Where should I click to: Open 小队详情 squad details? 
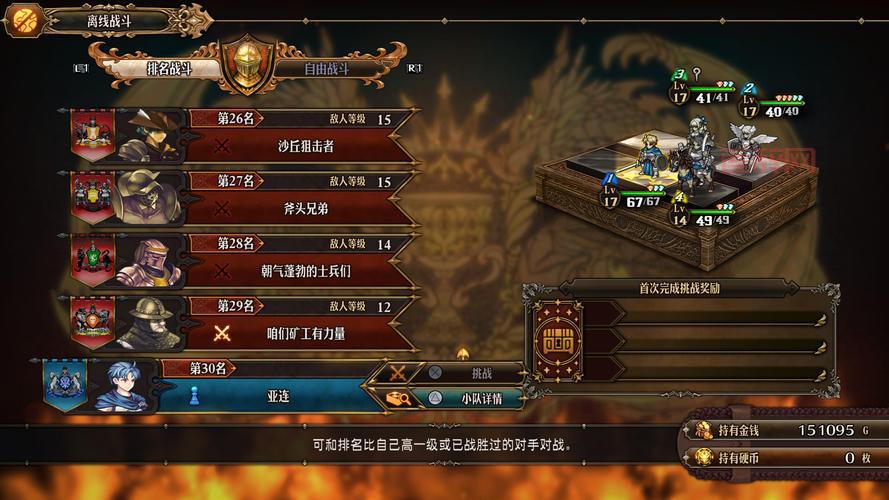pos(474,397)
